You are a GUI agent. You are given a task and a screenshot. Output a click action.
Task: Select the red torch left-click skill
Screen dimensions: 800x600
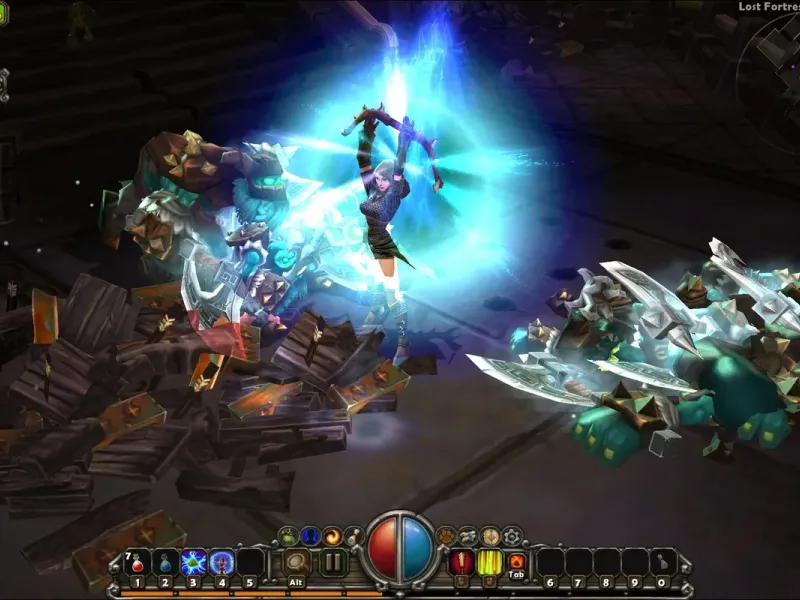462,562
